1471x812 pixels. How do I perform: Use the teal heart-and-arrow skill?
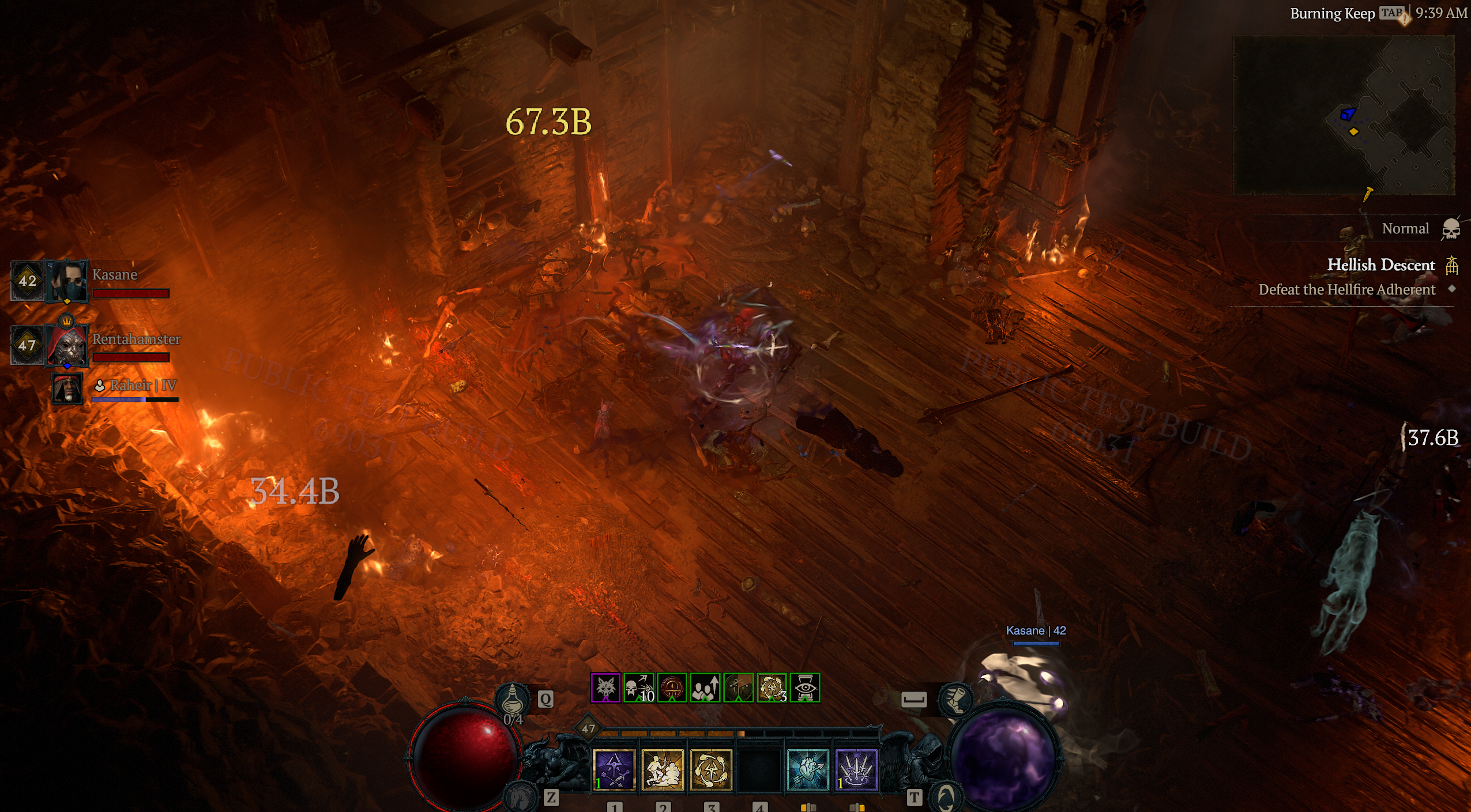click(x=808, y=769)
